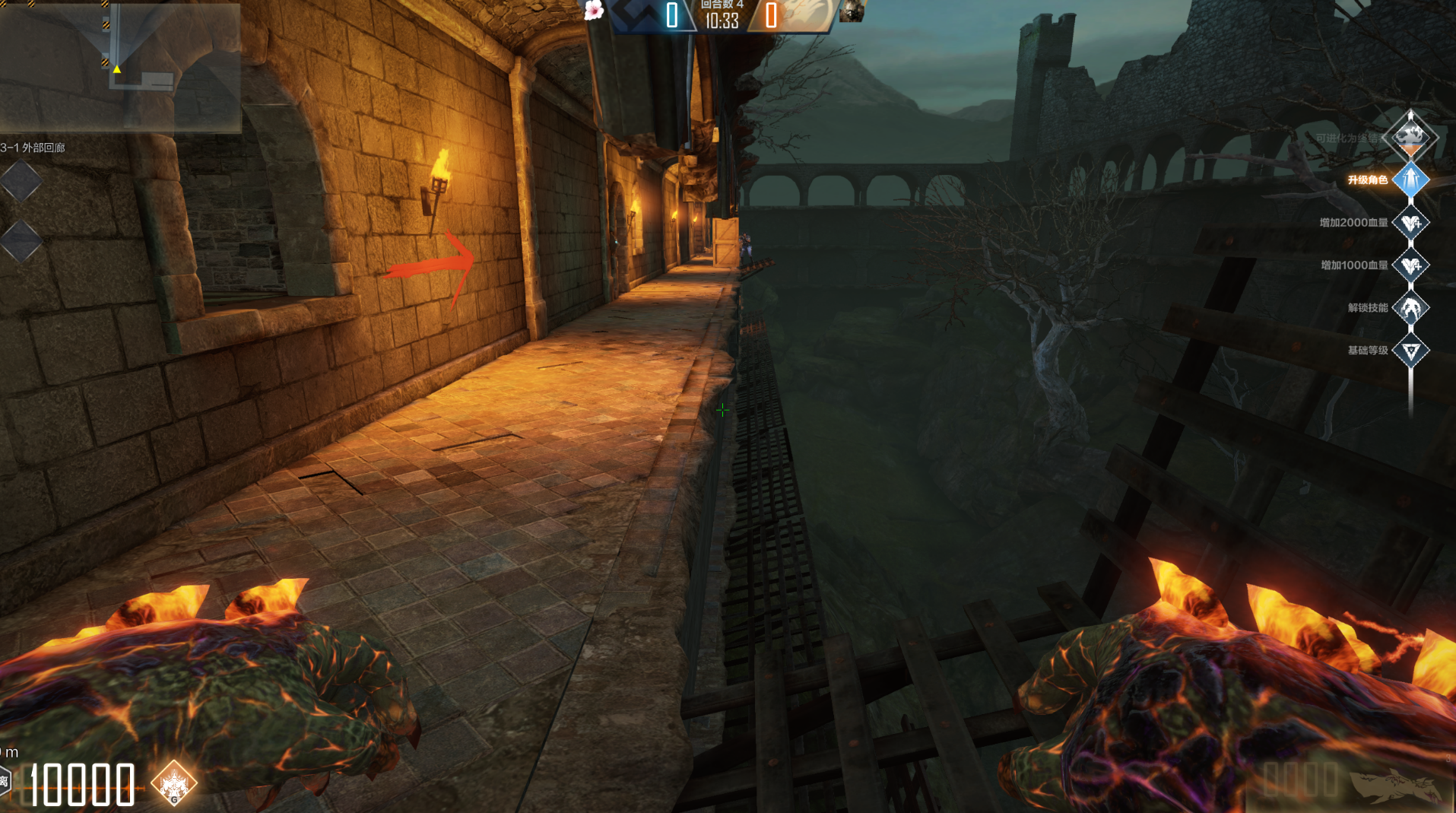Image resolution: width=1456 pixels, height=813 pixels.
Task: Activate the orange diamond skill icon marked G
Action: point(174,783)
